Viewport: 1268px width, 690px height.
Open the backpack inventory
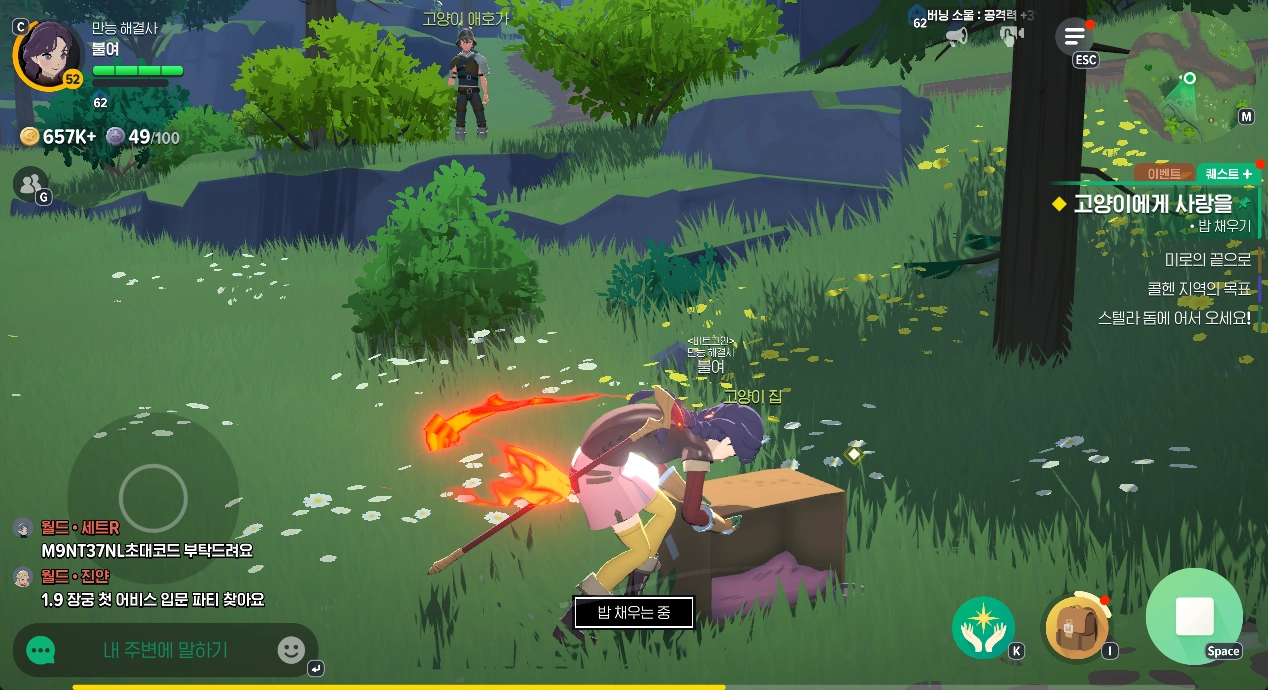tap(1075, 628)
